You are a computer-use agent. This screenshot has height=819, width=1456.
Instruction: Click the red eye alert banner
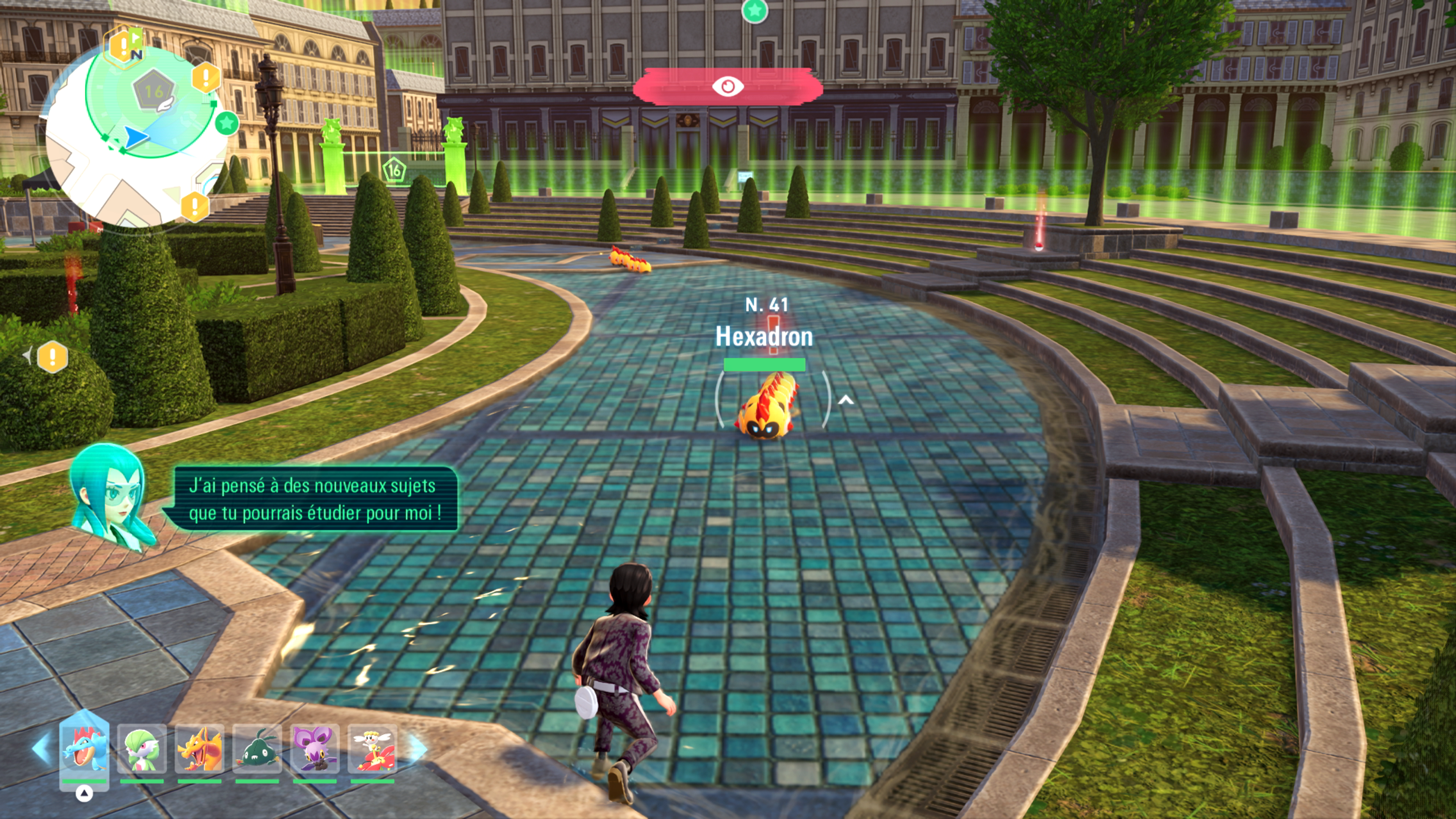pyautogui.click(x=728, y=86)
